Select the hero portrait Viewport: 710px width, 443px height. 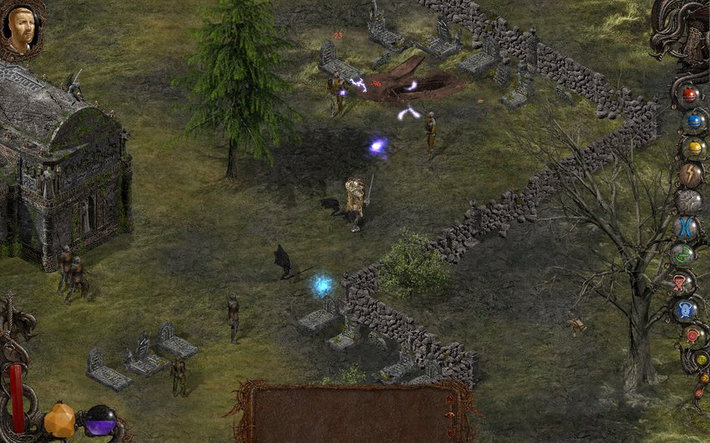(19, 29)
